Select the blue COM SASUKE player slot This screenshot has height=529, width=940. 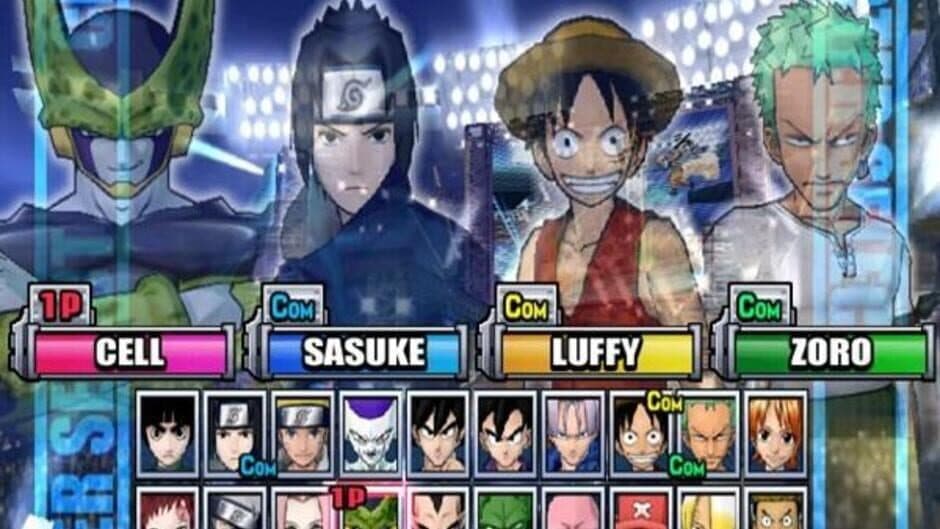pos(364,352)
